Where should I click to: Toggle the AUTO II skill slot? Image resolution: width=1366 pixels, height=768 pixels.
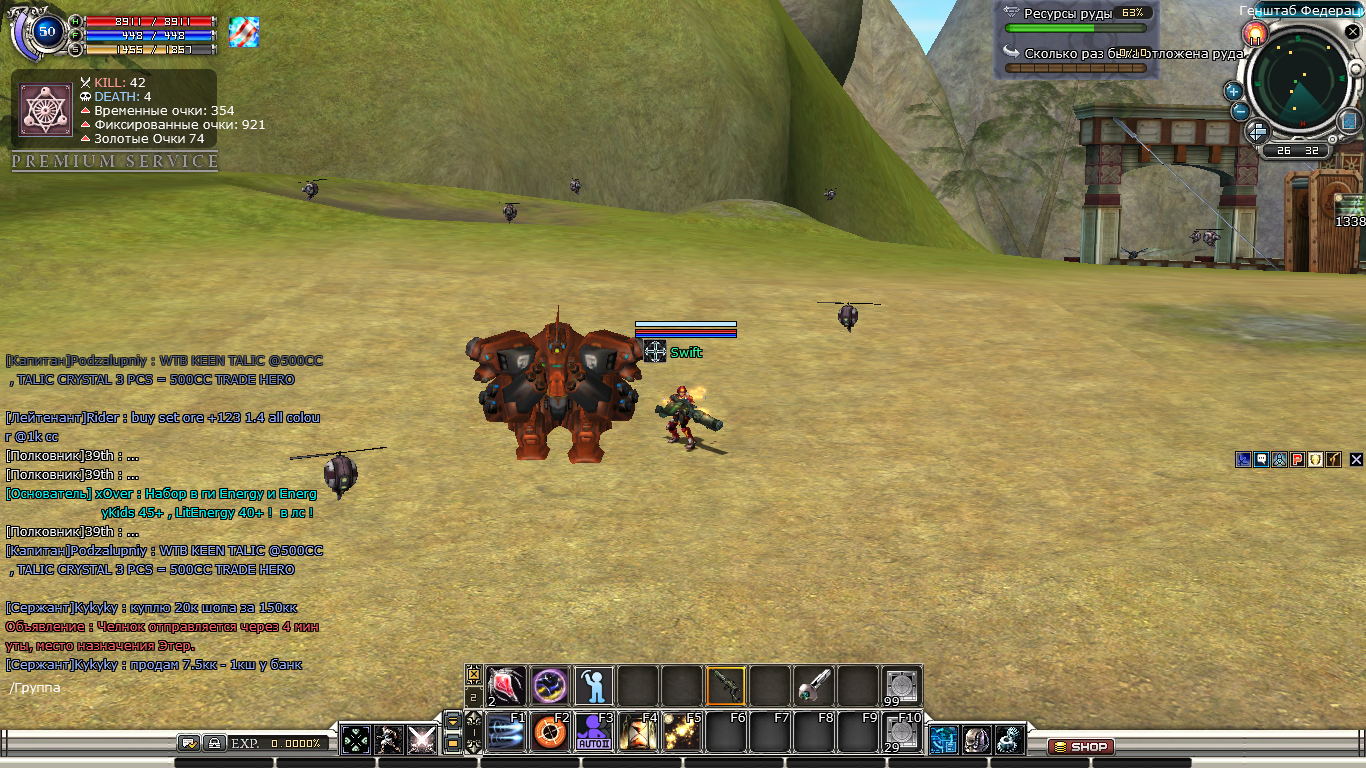[x=593, y=733]
